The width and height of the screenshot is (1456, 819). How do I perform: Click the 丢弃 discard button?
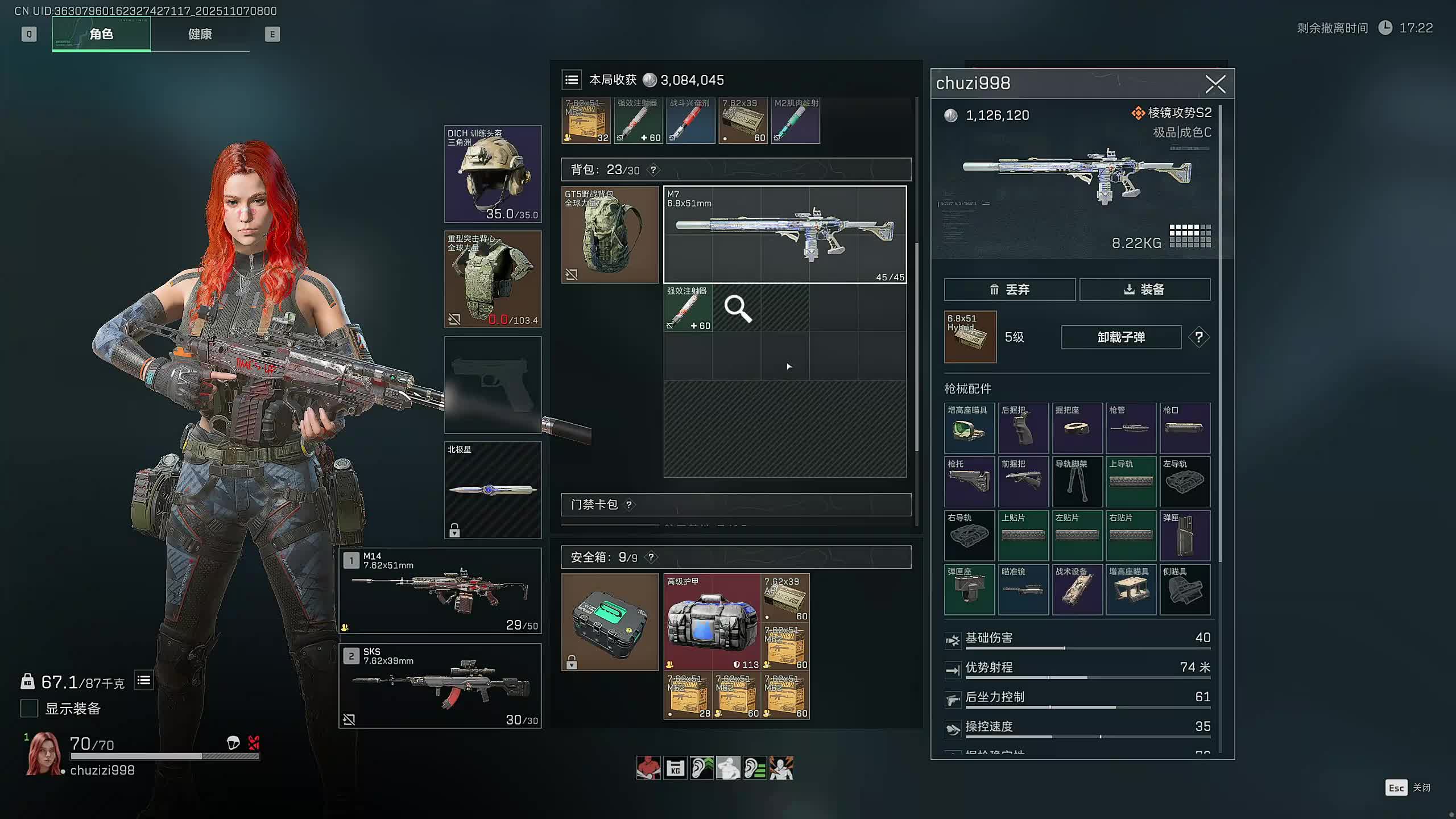click(x=1010, y=289)
